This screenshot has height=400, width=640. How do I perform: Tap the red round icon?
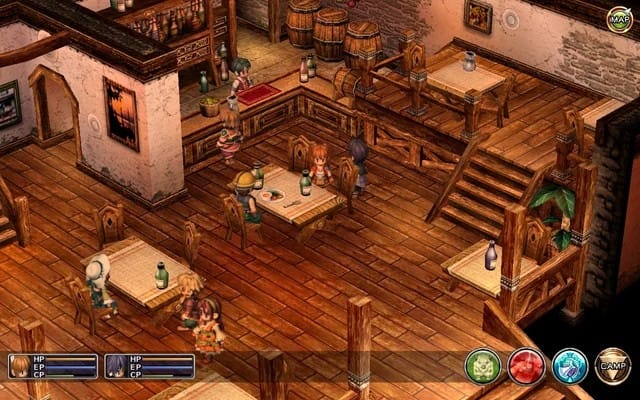[x=526, y=366]
